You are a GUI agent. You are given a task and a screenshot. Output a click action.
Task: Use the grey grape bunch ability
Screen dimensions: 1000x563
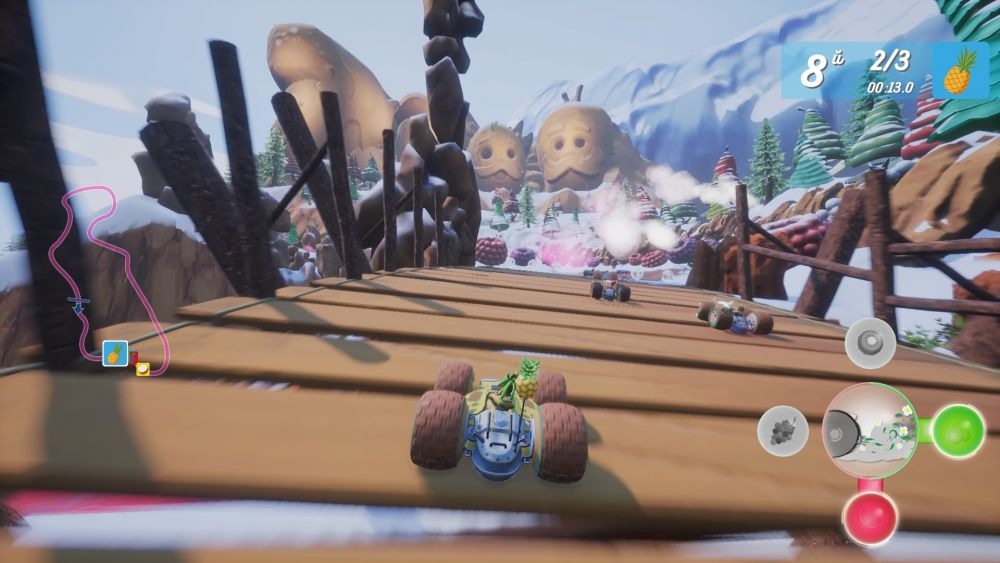(x=783, y=431)
